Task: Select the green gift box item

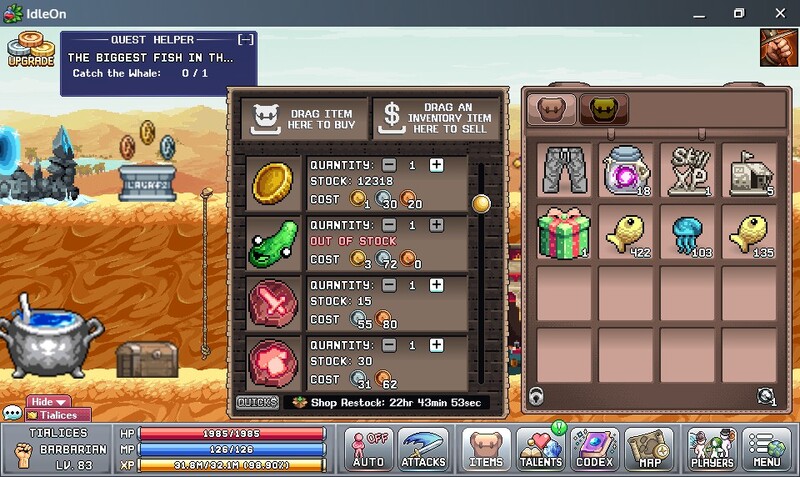Action: coord(566,232)
